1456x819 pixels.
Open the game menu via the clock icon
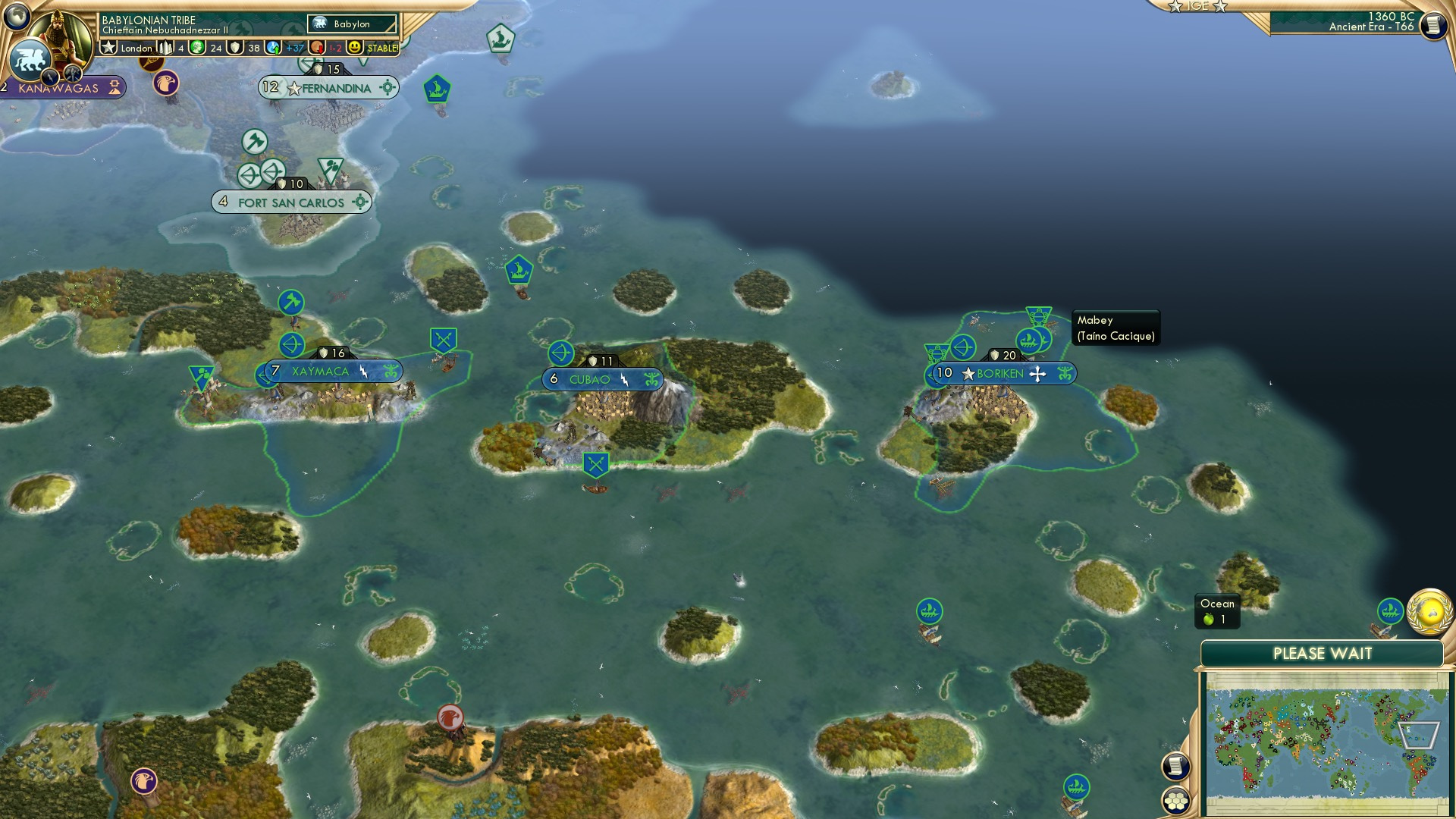pos(1432,26)
